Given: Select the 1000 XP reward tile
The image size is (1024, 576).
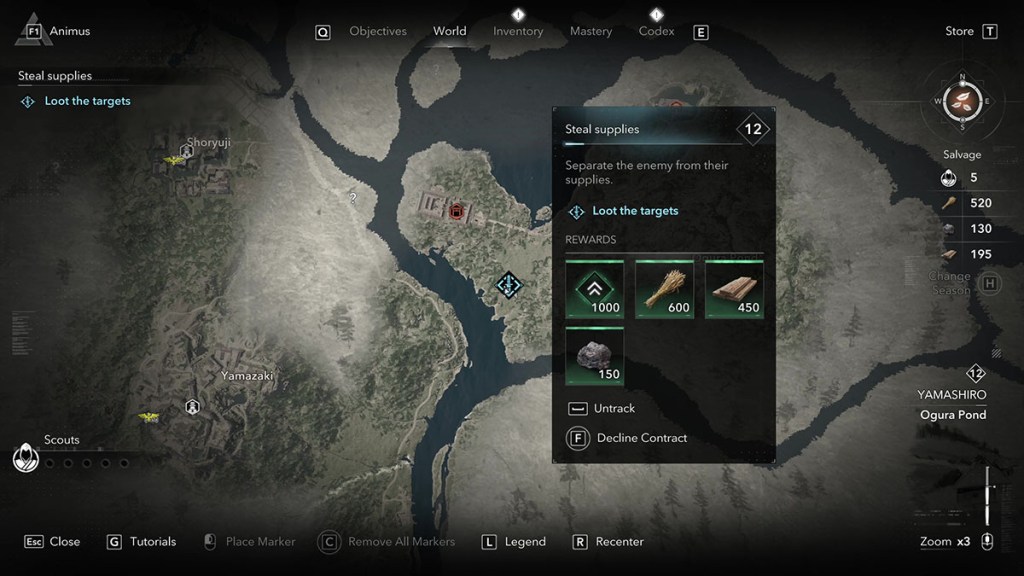Looking at the screenshot, I should pyautogui.click(x=595, y=290).
